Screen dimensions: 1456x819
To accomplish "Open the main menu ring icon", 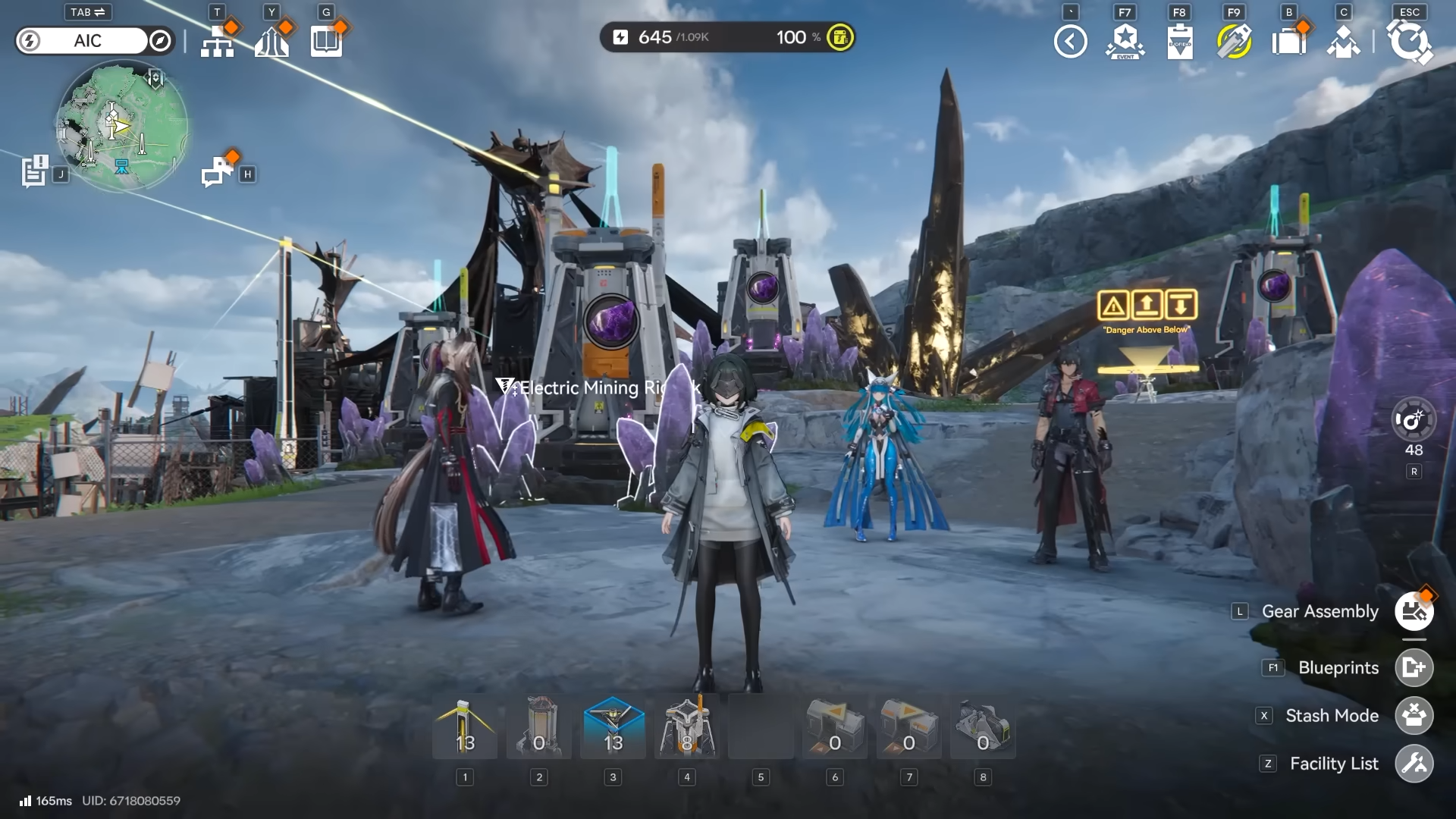I will click(1409, 42).
